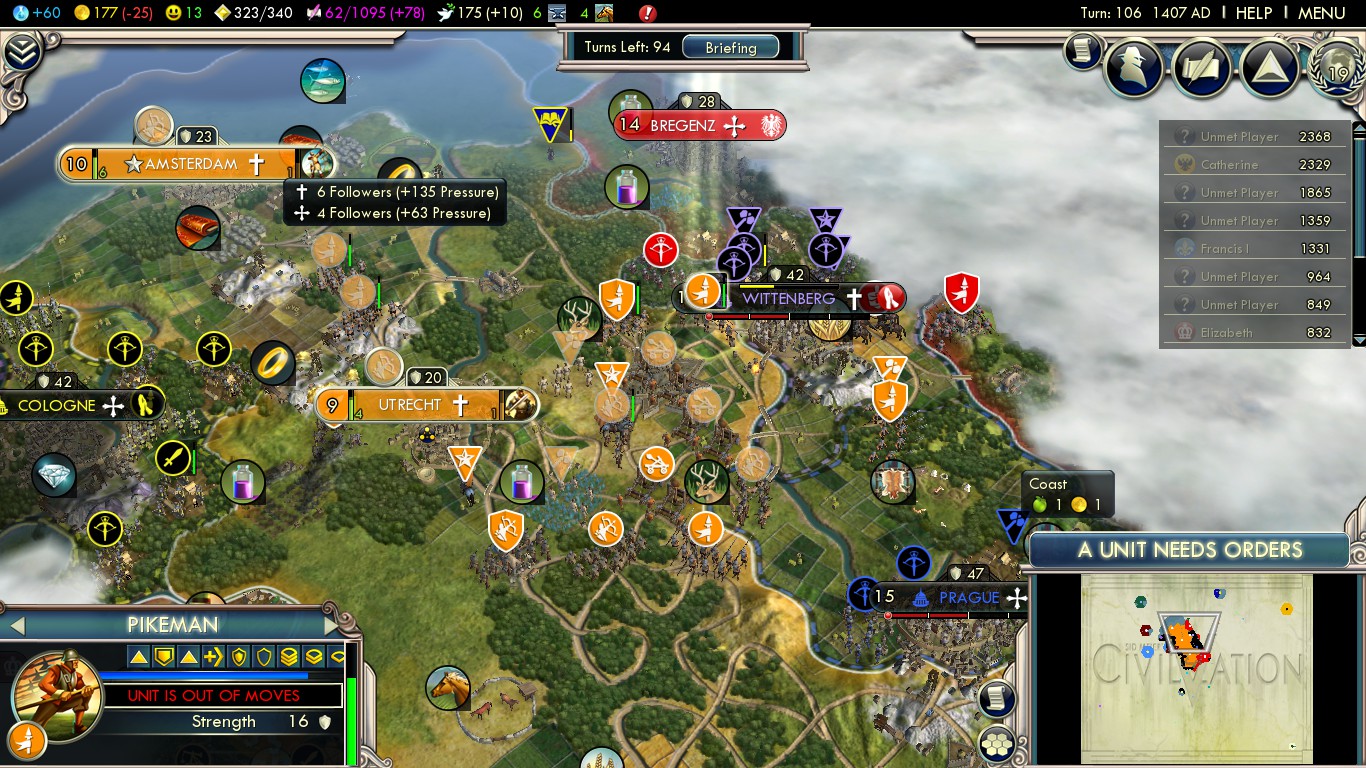
Task: Toggle the hex grid map options button
Action: tap(997, 743)
